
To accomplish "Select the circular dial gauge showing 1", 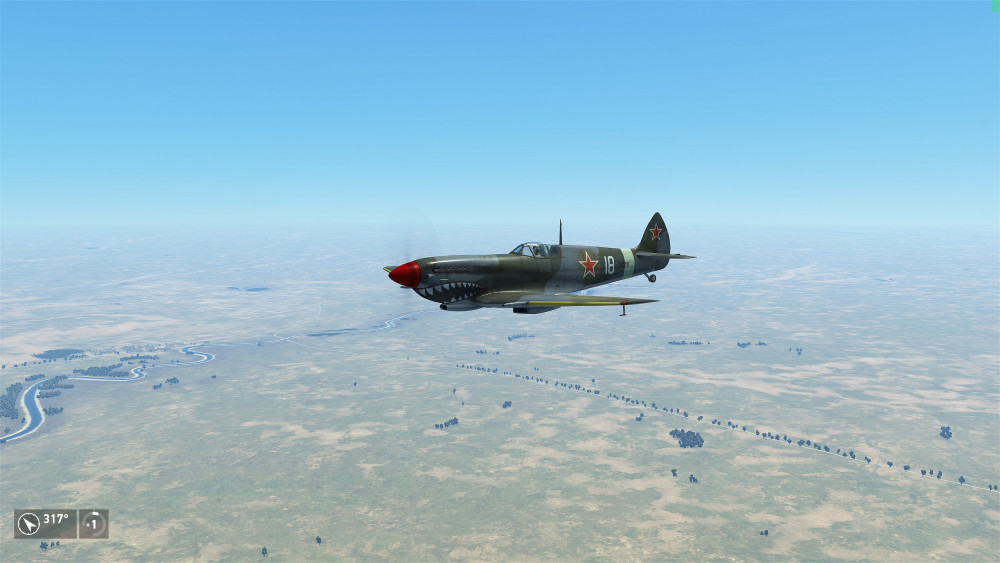I will pyautogui.click(x=93, y=523).
